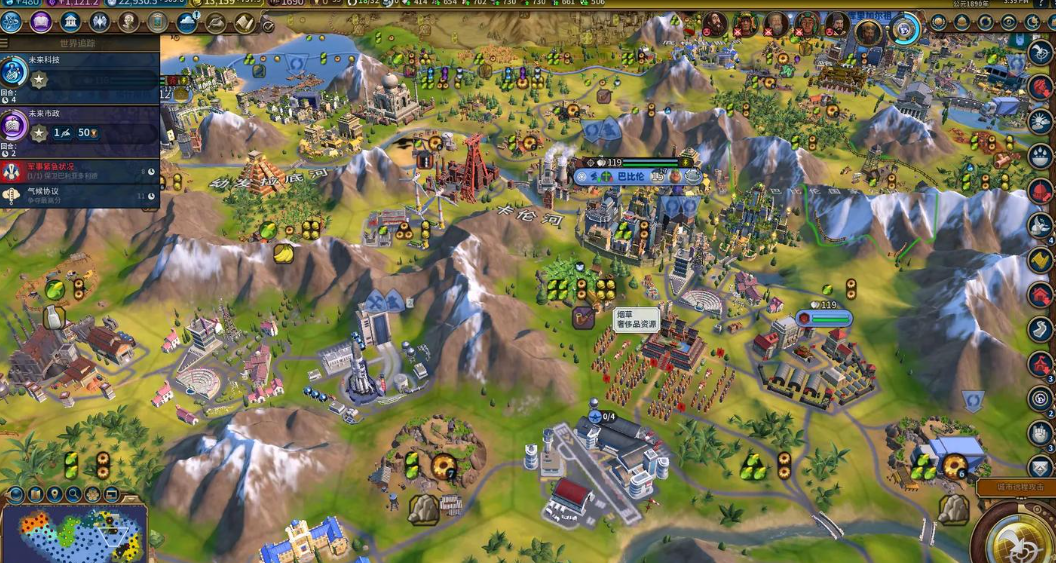The image size is (1056, 563).
Task: Open the first leader portrait in diplomacy ribbon
Action: 714,24
